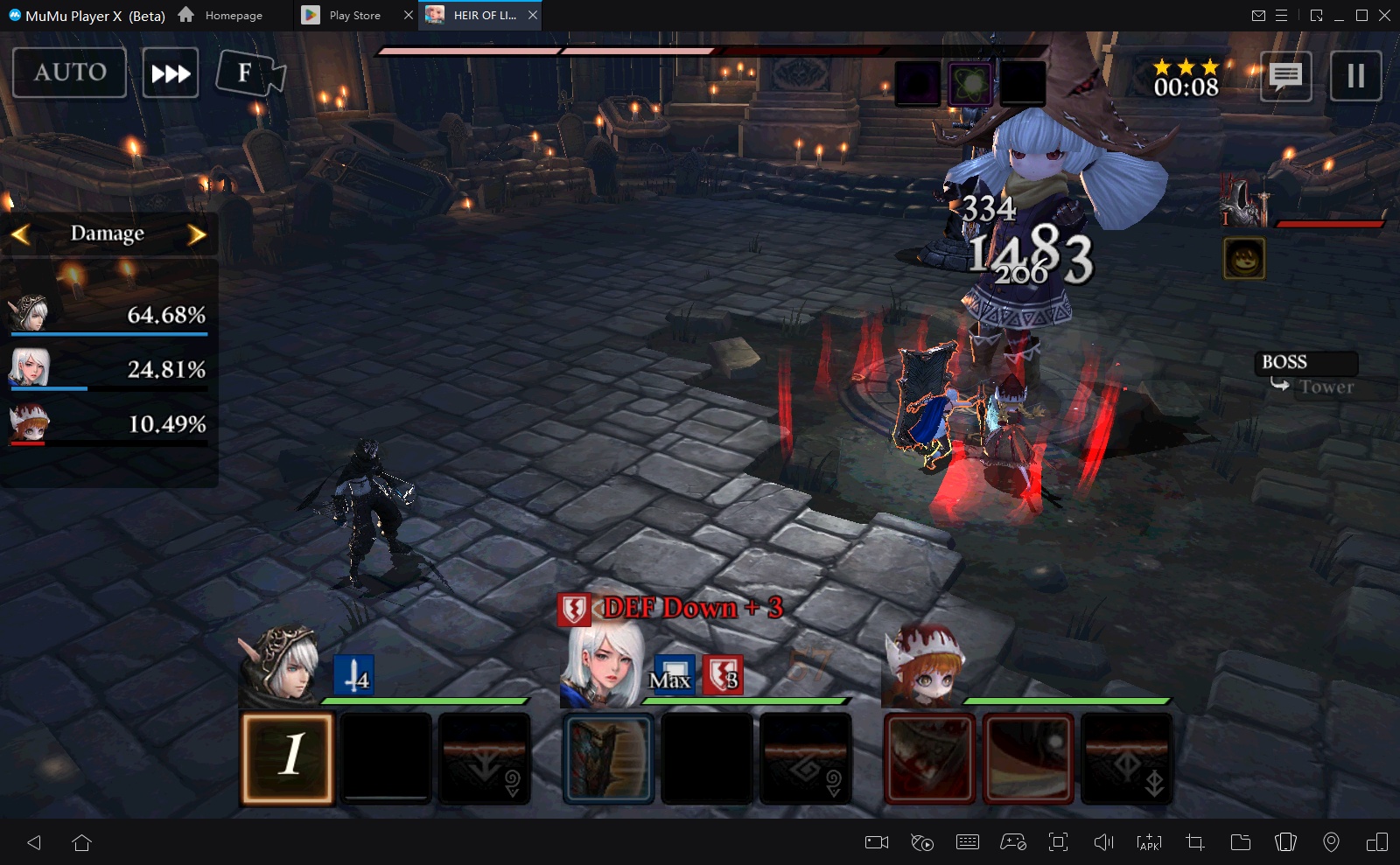
Task: Click the left arrow on the Damage panel
Action: pos(21,234)
